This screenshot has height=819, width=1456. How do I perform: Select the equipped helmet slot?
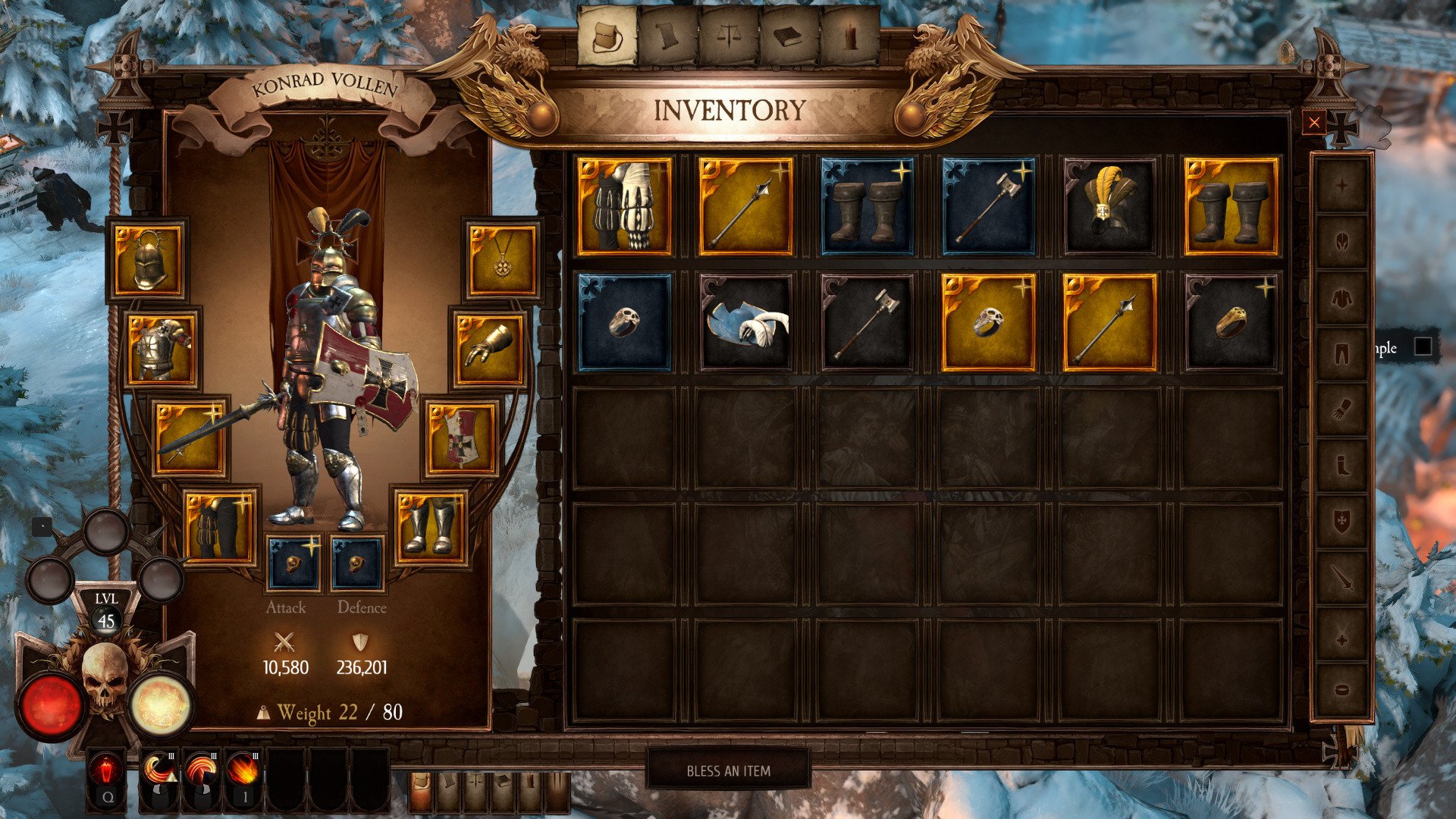(148, 260)
